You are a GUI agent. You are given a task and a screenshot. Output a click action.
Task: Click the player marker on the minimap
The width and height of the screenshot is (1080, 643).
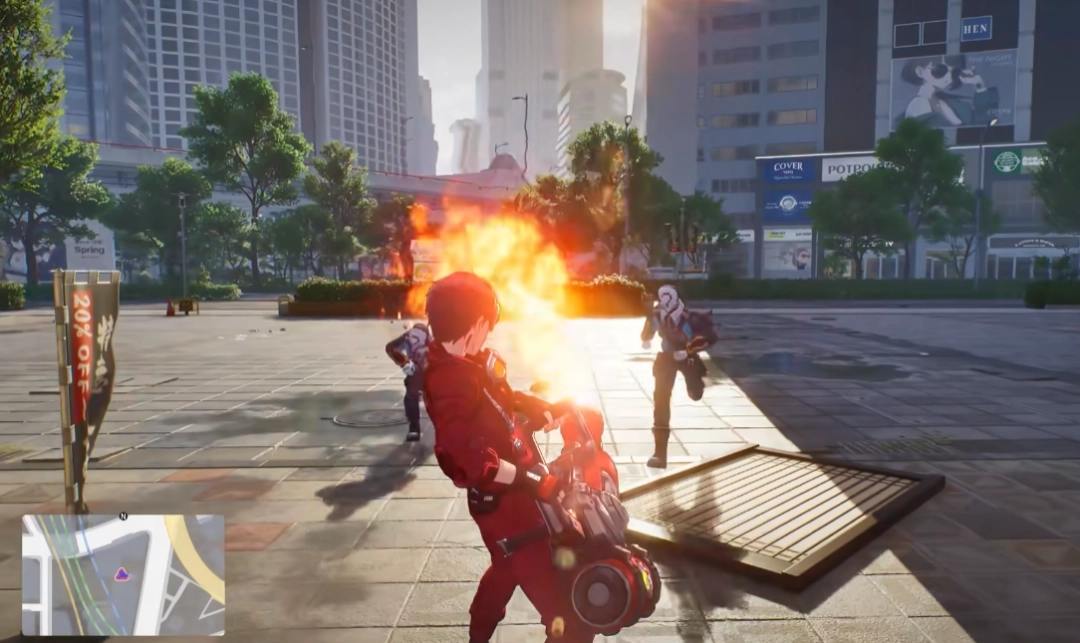[122, 574]
